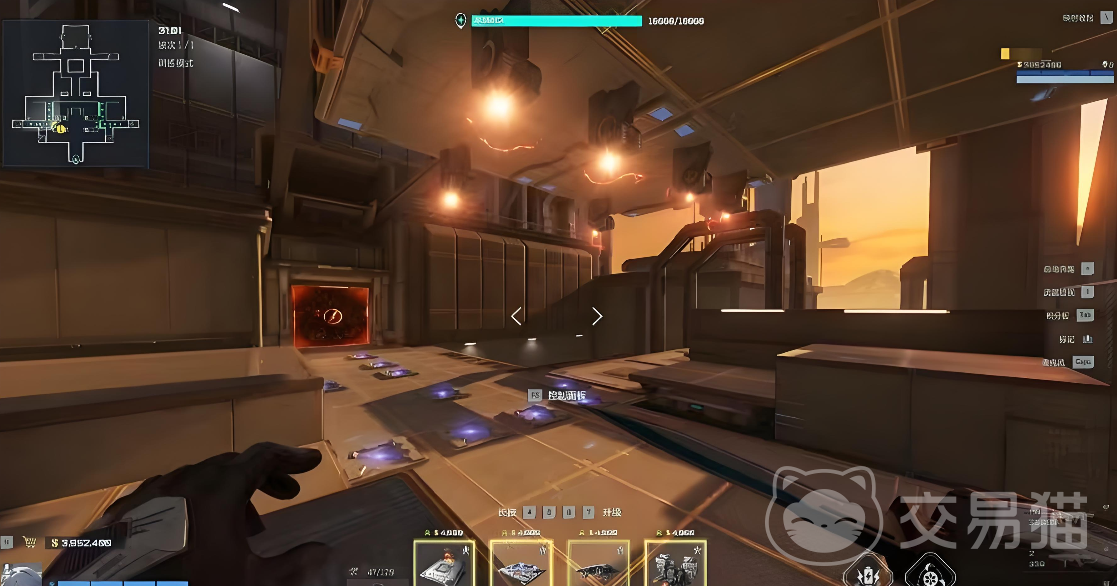Choose the flaming floor plate build card
Screen dimensions: 1117x586
444,563
